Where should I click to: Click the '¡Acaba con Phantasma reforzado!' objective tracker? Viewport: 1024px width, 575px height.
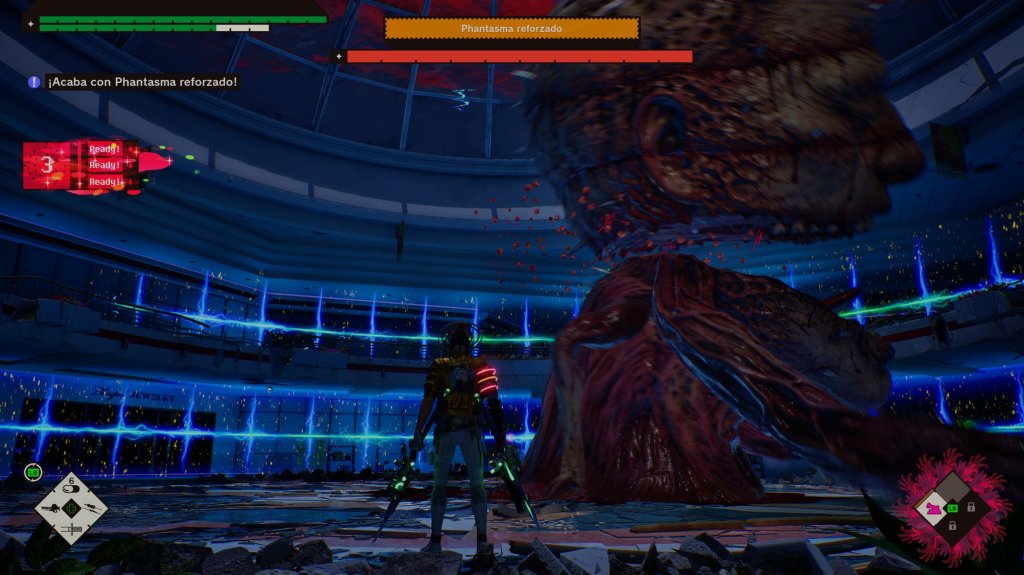click(x=133, y=82)
